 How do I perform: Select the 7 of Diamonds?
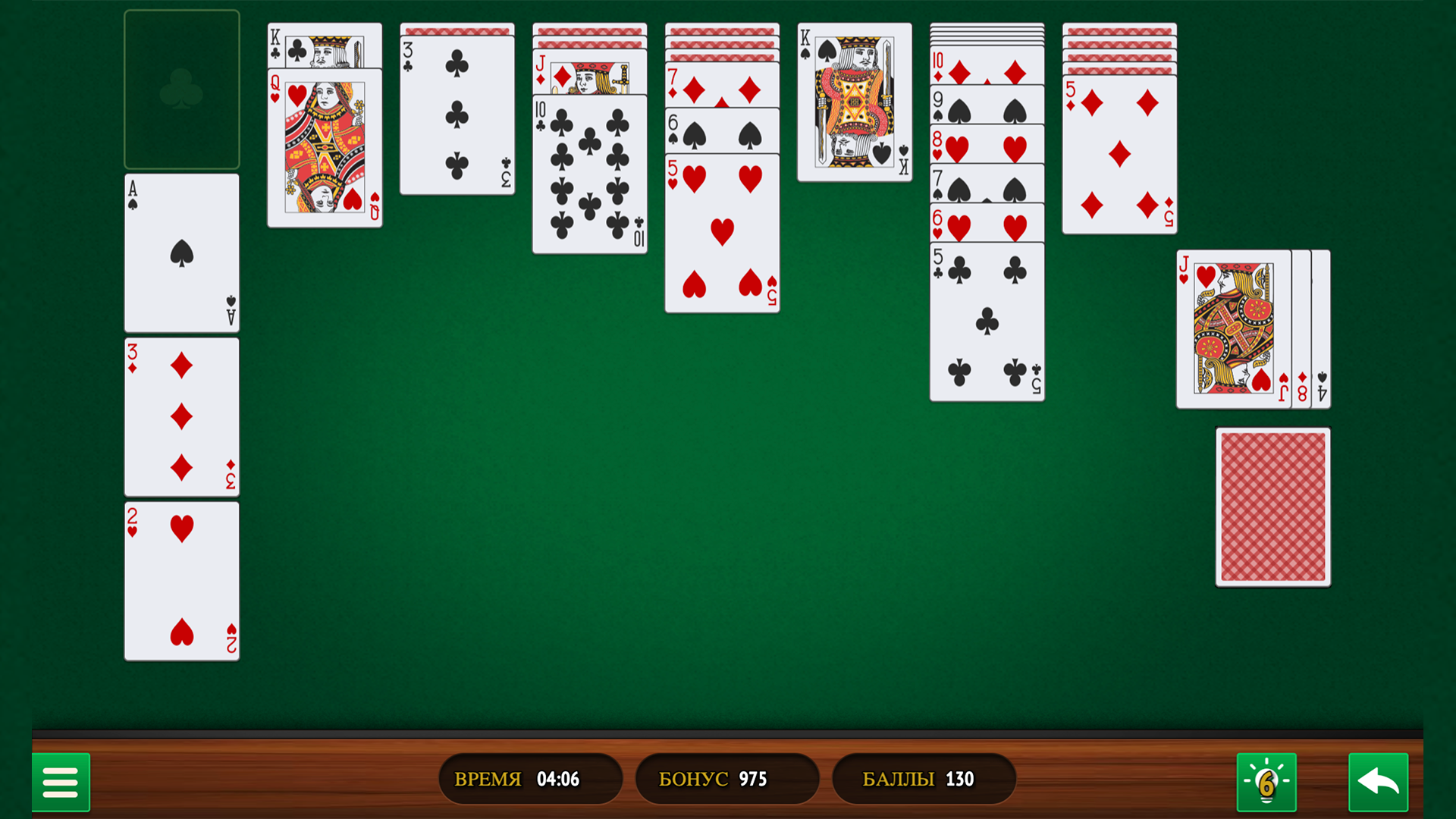721,87
